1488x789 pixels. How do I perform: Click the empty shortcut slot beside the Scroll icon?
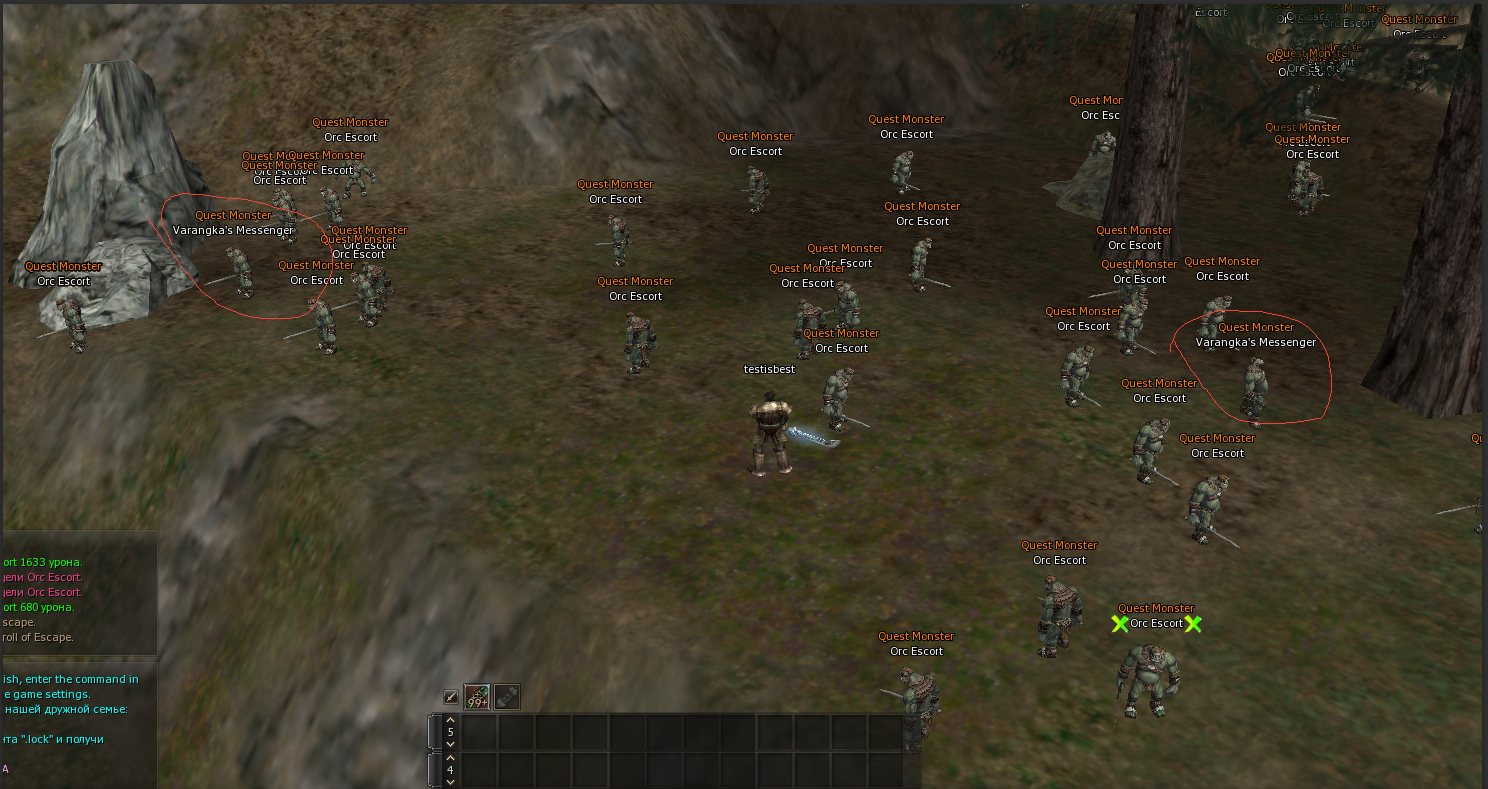pos(537,695)
